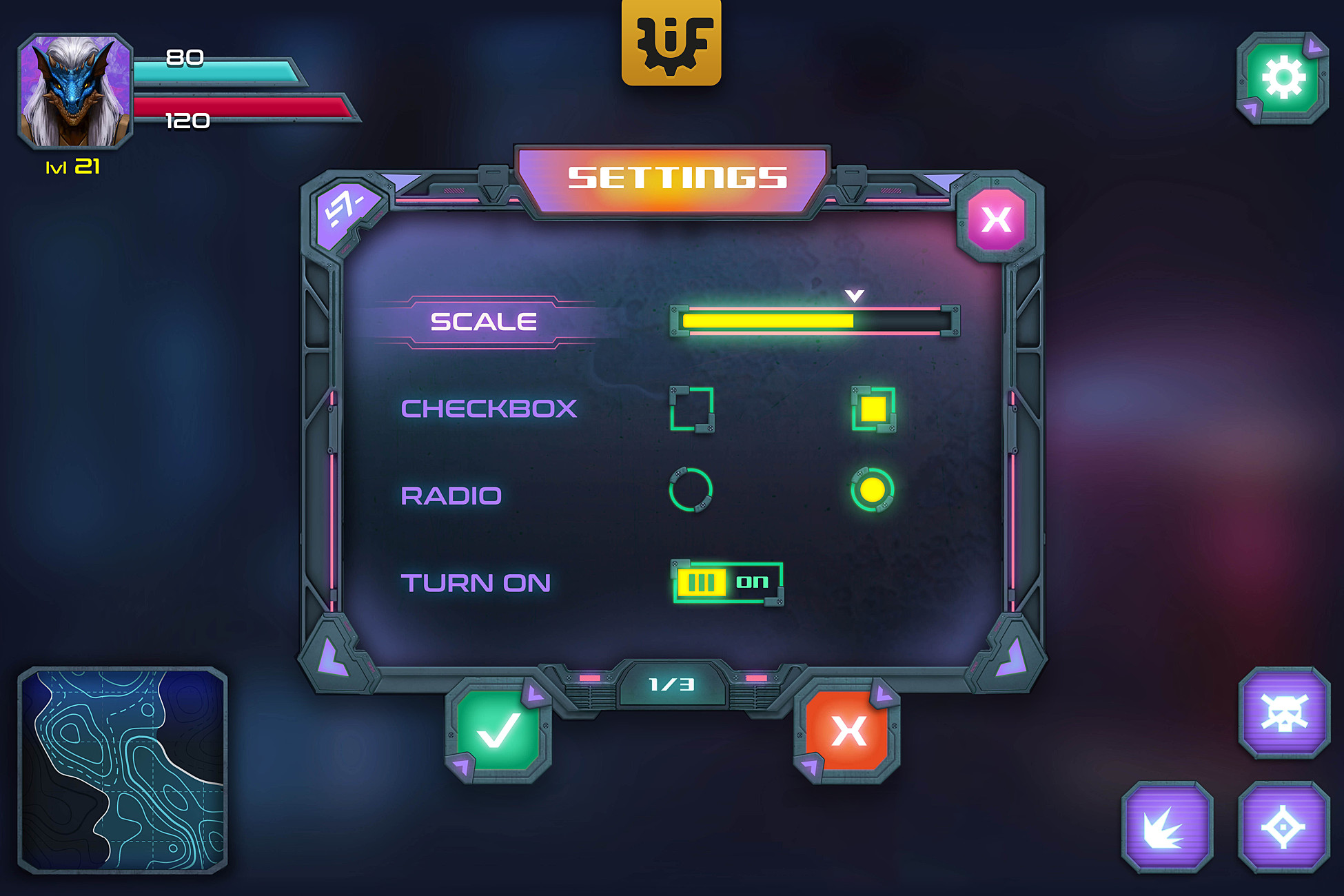This screenshot has width=1344, height=896.
Task: Click the gold gear logo at top center
Action: (672, 41)
